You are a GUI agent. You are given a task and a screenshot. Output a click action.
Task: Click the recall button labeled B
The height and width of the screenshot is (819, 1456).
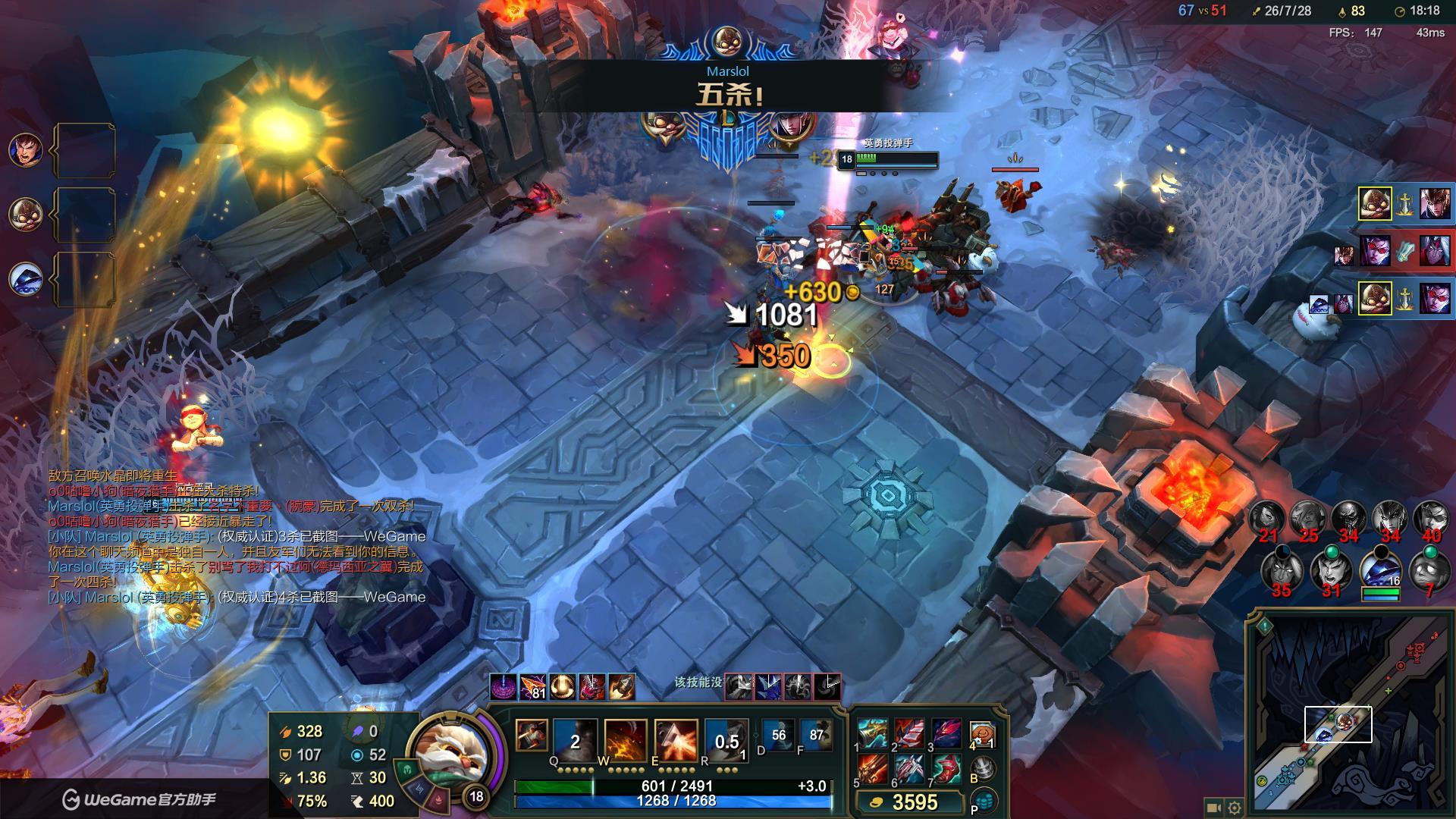[984, 768]
